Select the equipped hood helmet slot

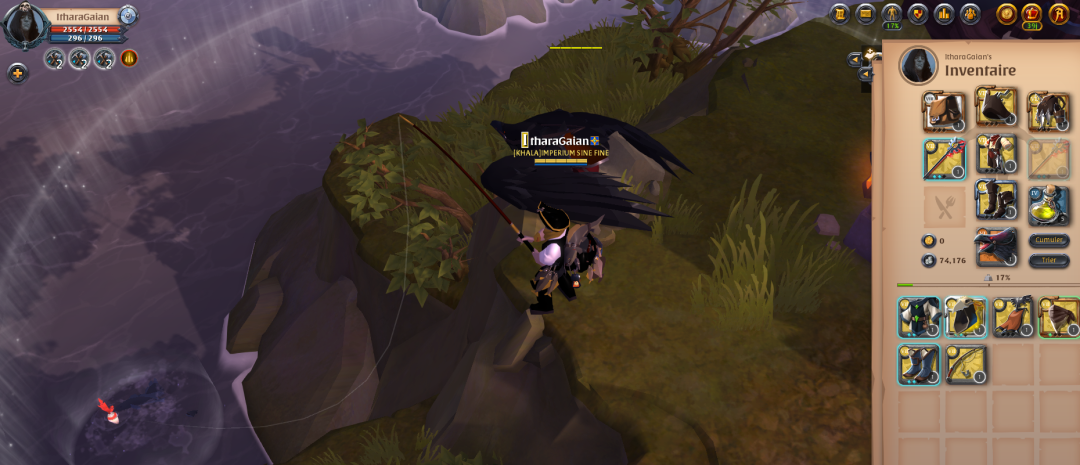click(996, 108)
